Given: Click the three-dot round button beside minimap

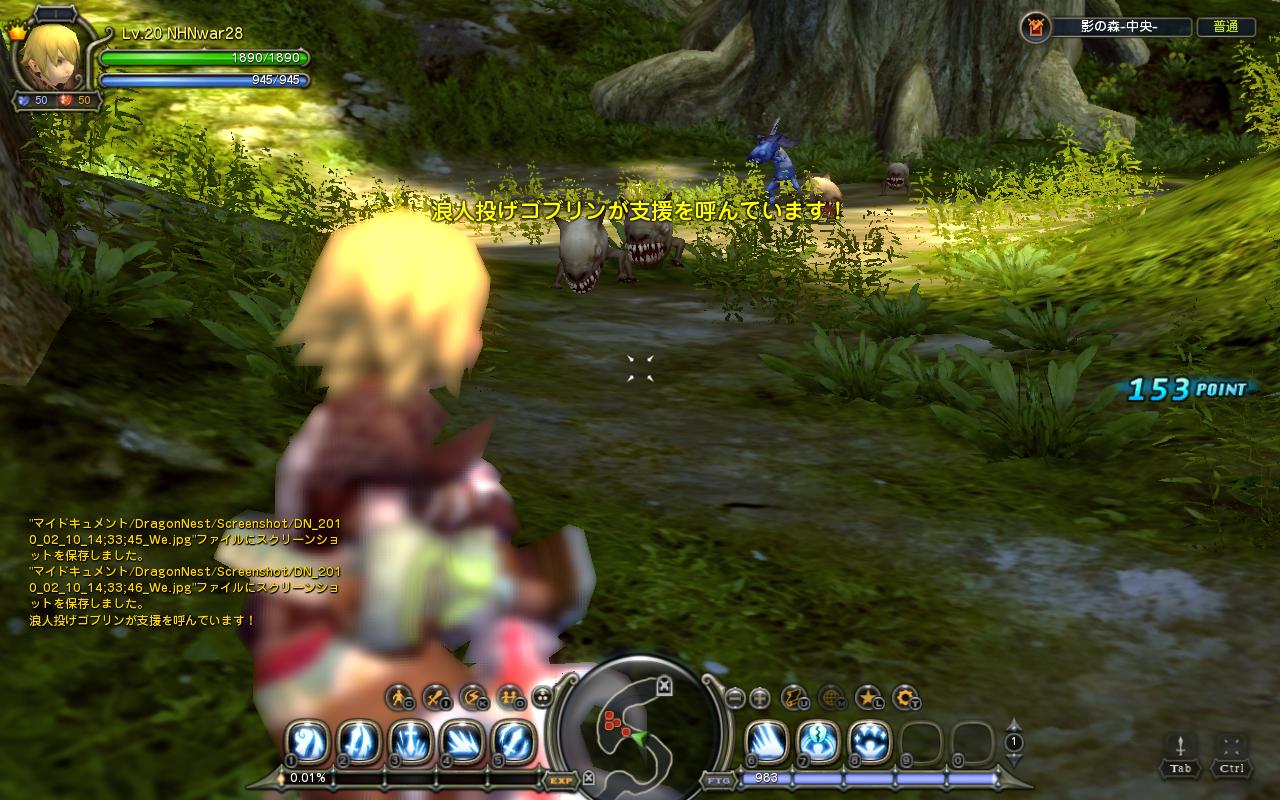Looking at the screenshot, I should [x=542, y=697].
